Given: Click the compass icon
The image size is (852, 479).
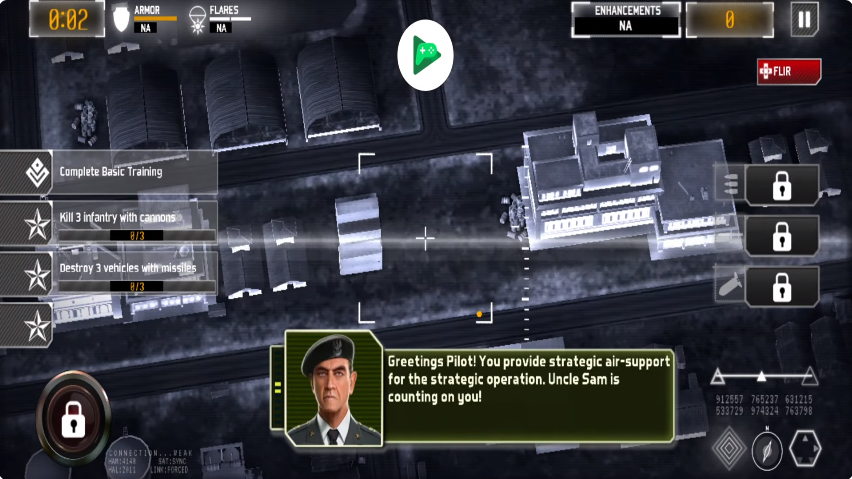Looking at the screenshot, I should point(766,450).
